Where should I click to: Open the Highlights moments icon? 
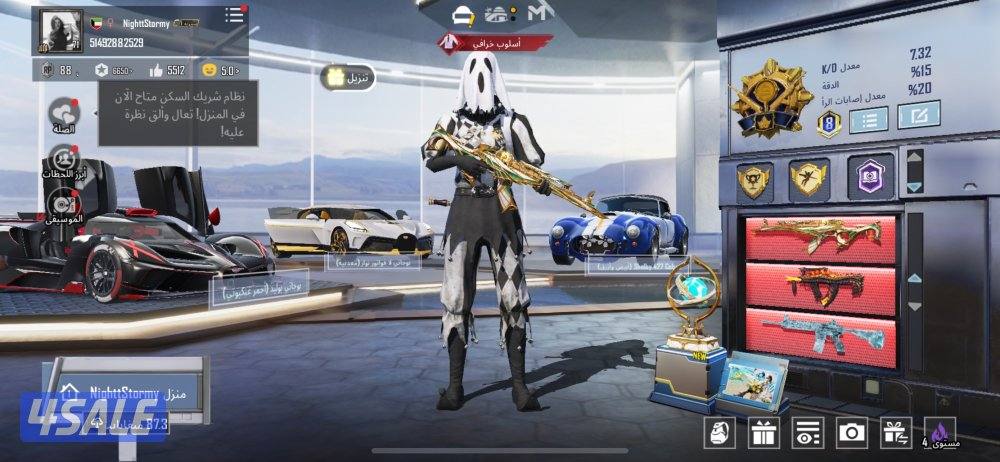point(64,161)
